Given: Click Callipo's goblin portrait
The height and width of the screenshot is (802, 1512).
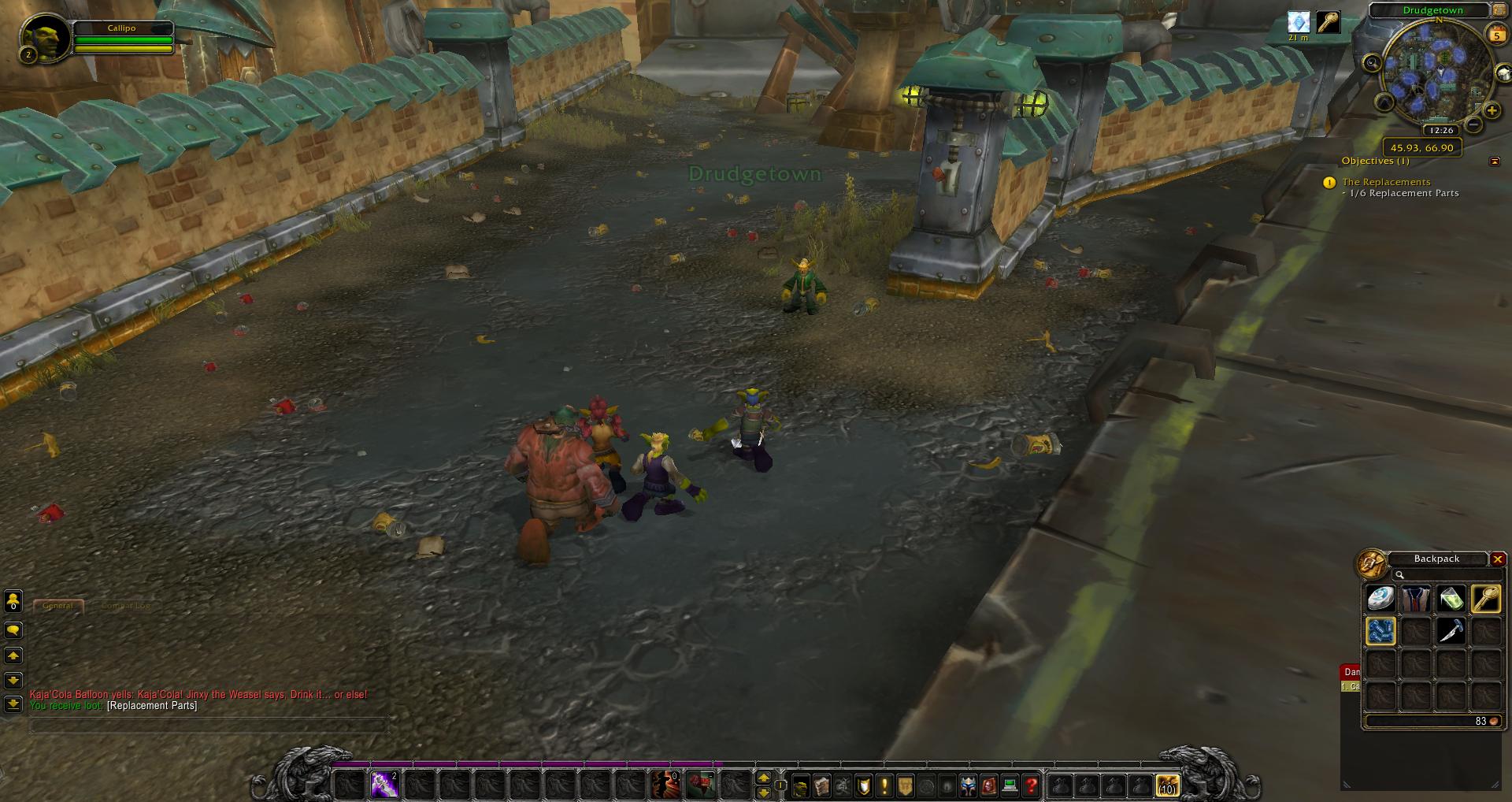Looking at the screenshot, I should pos(39,36).
